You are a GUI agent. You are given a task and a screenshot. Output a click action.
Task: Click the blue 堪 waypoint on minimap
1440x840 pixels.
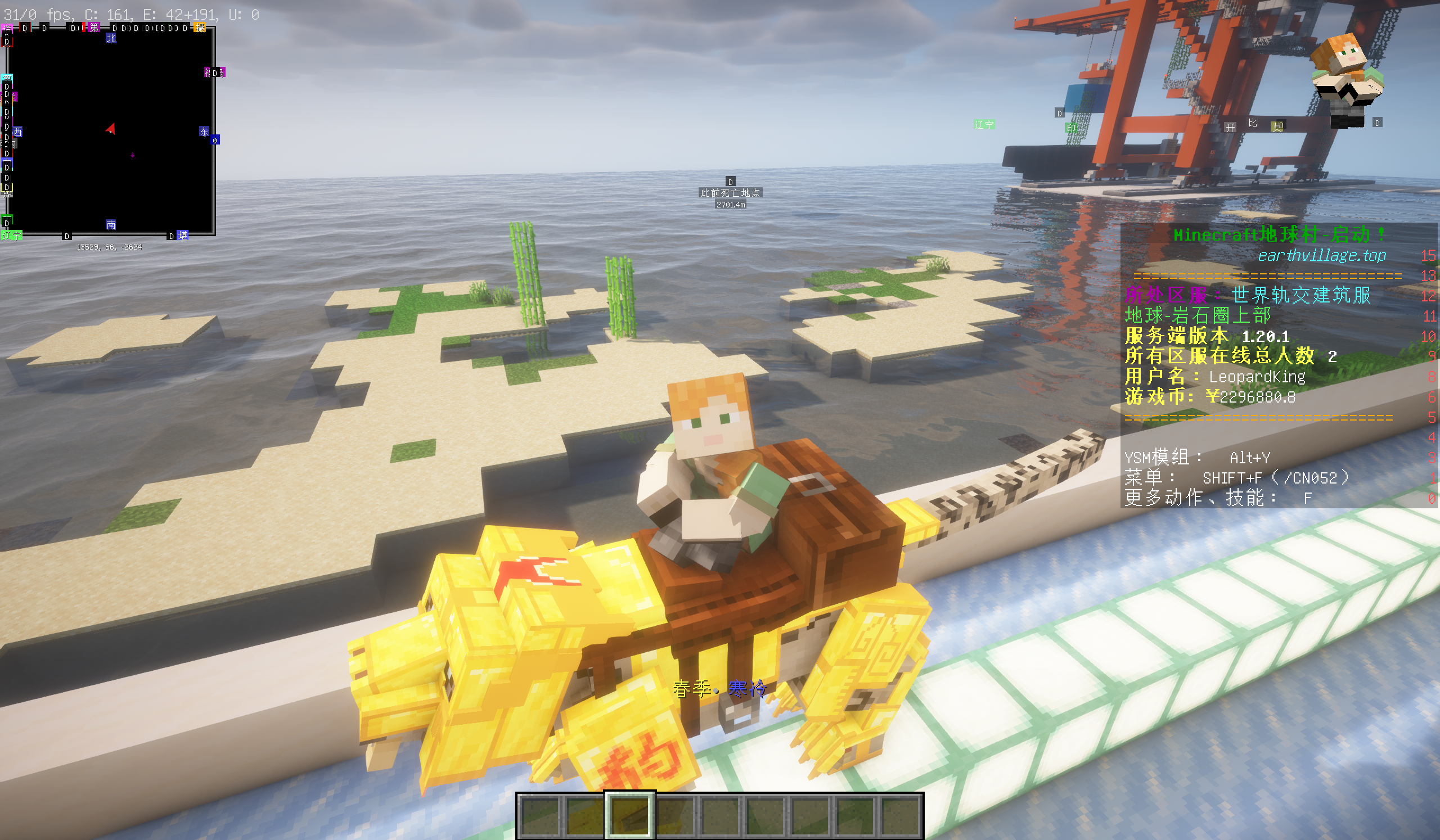(x=182, y=235)
